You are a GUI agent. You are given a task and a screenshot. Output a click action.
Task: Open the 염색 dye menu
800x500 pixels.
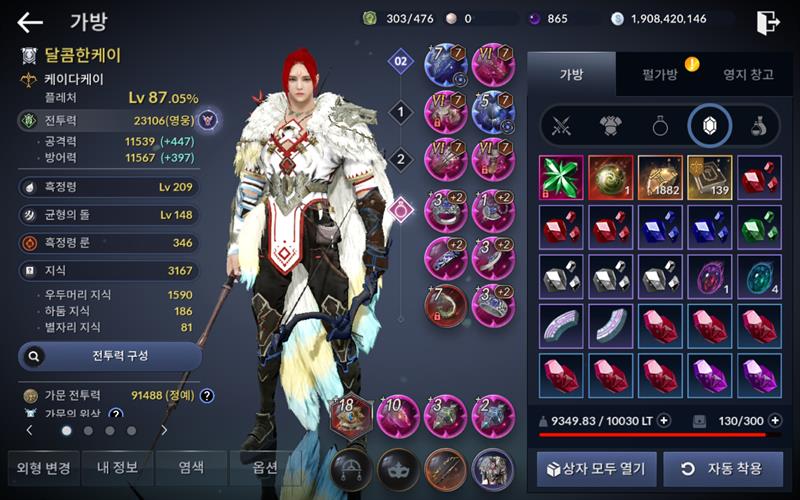(191, 467)
